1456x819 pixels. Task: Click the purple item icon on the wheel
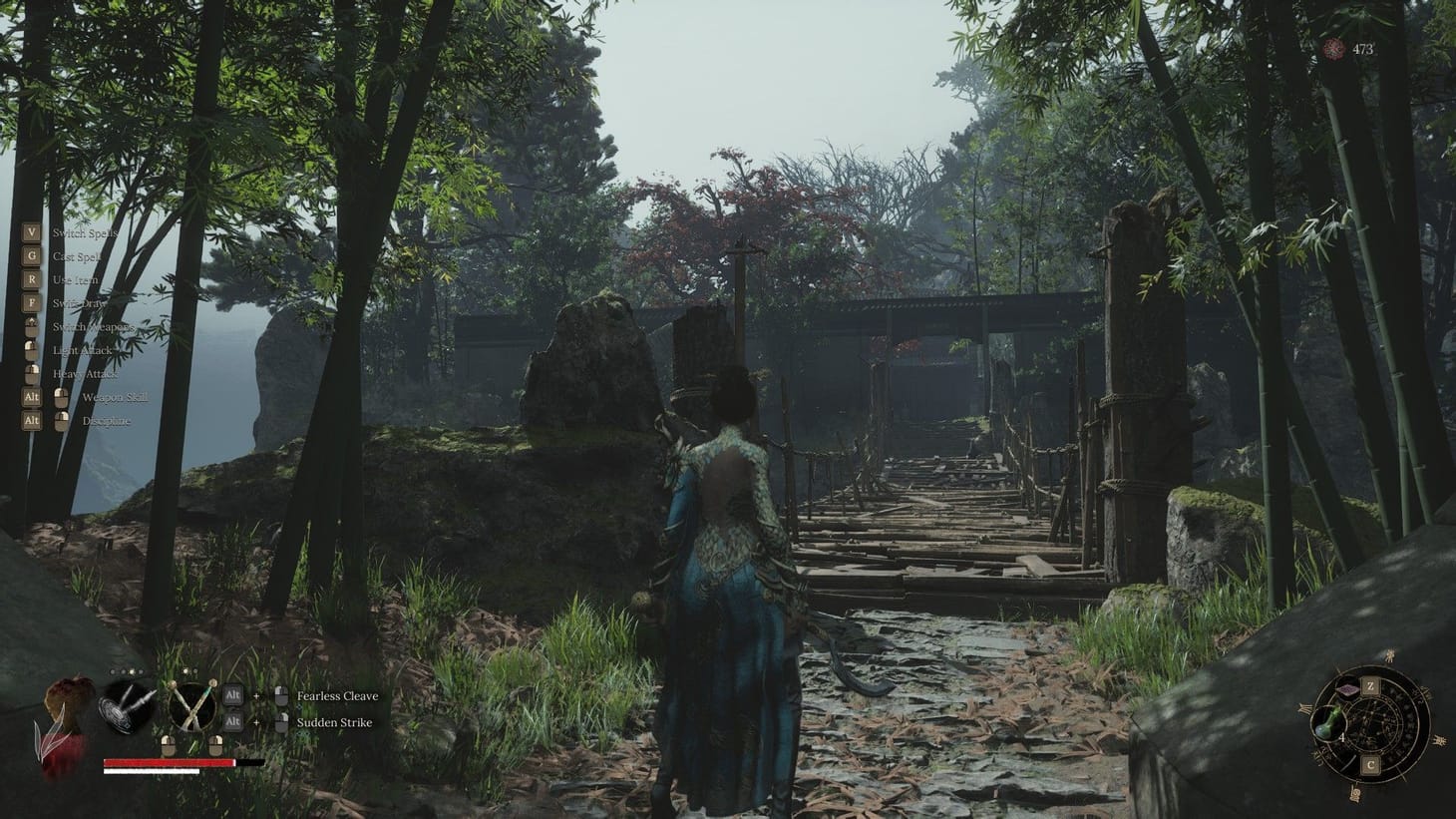coord(1347,688)
